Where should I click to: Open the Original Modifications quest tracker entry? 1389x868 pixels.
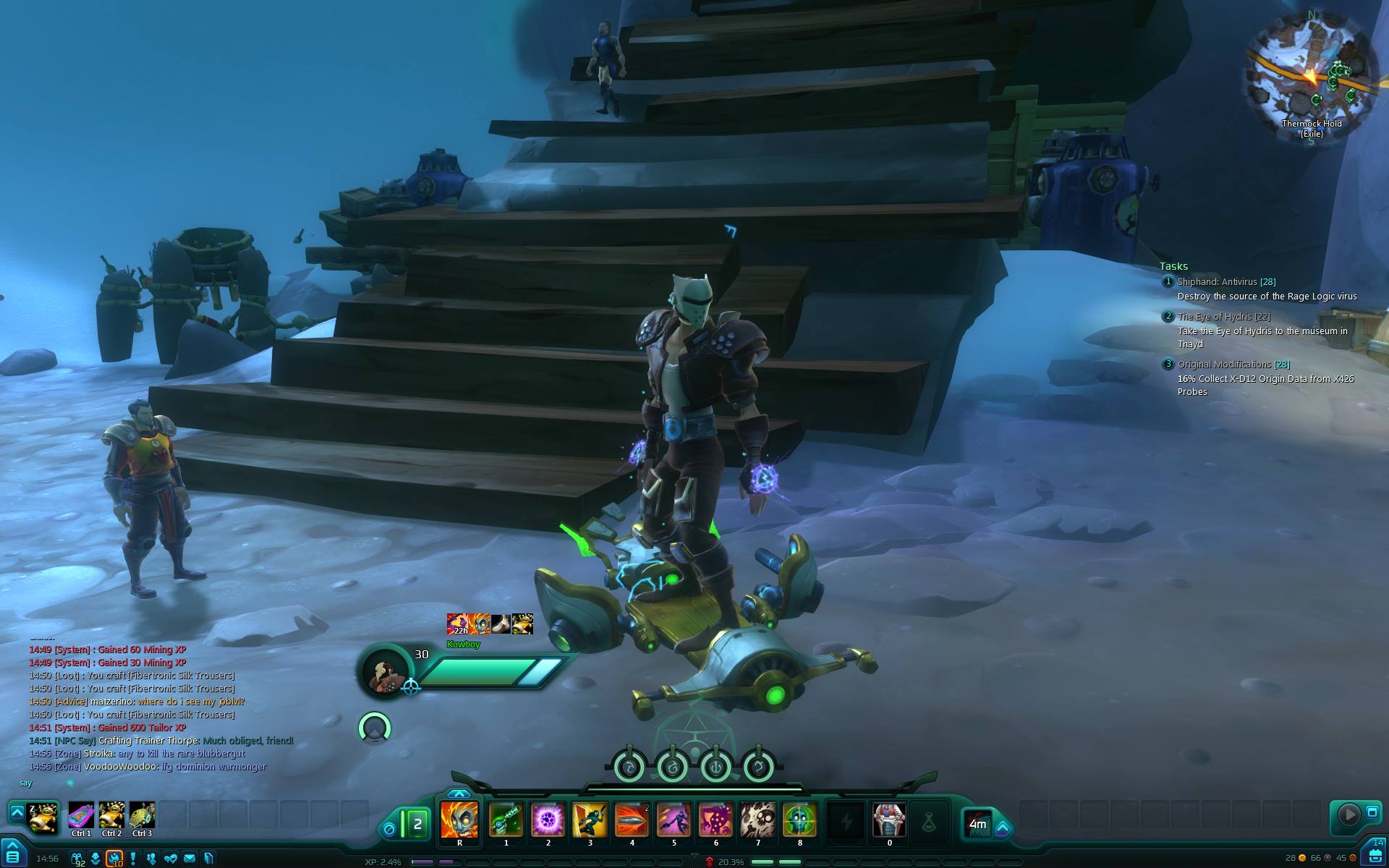point(1224,365)
